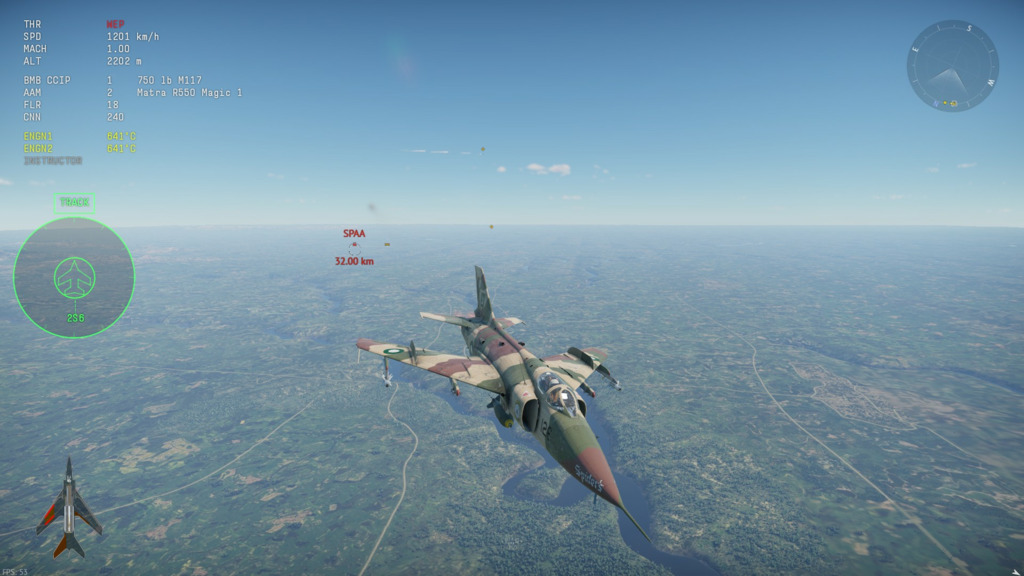Click the green TRACK indicator box

pyautogui.click(x=74, y=202)
